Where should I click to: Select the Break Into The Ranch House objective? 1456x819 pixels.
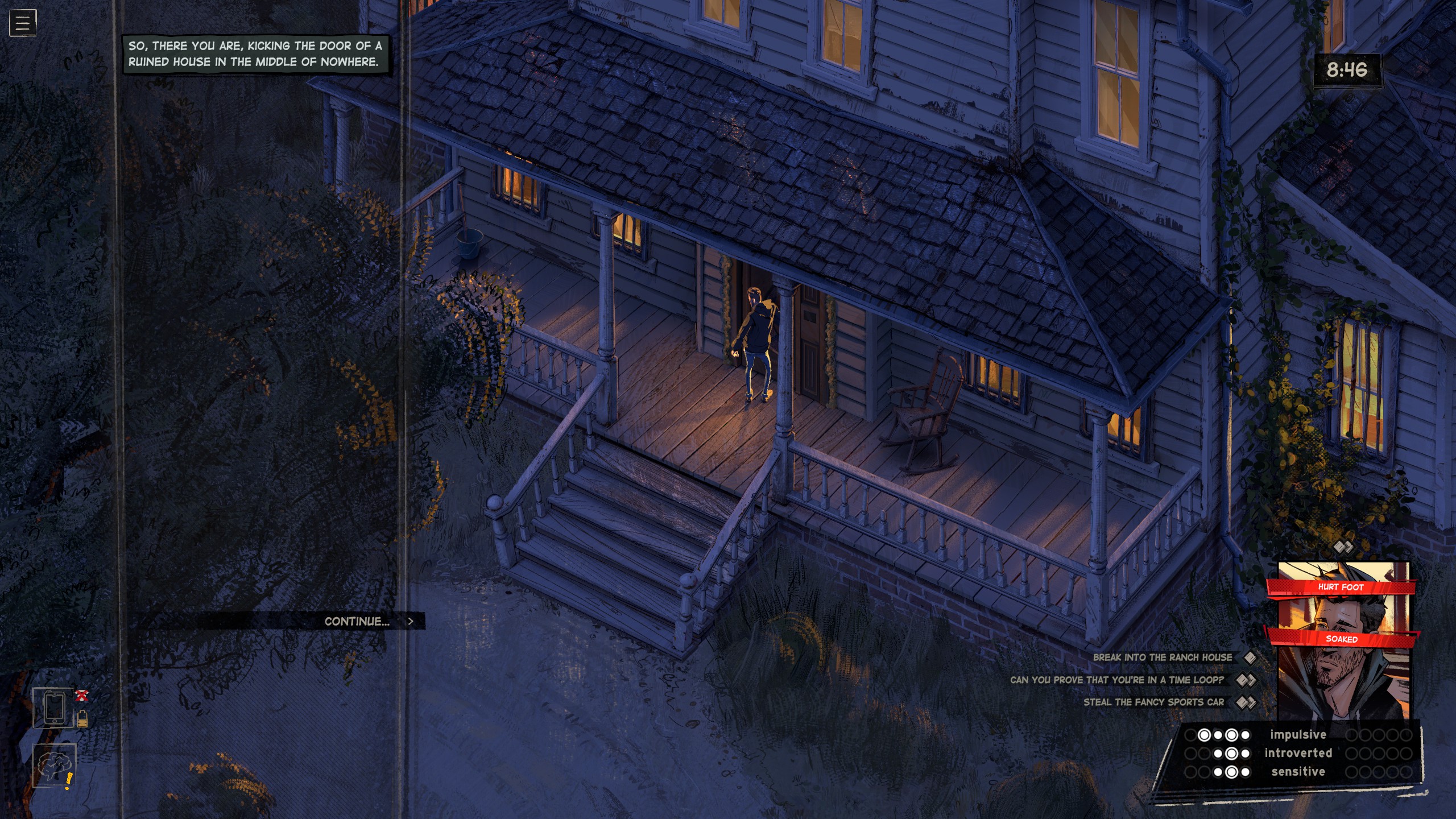(1162, 657)
